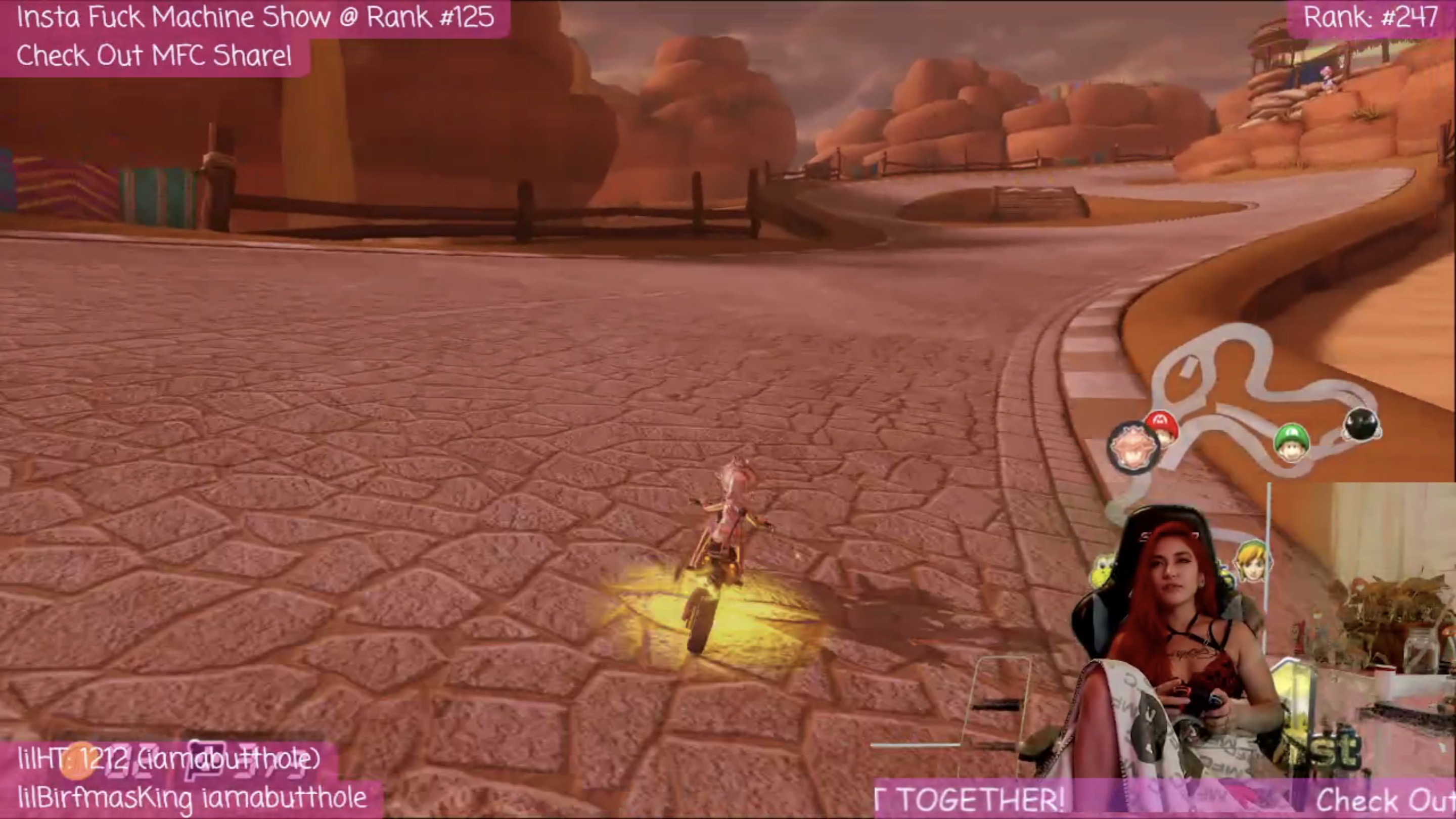Click the Link racer head icon
Viewport: 1456px width, 819px height.
(1253, 560)
